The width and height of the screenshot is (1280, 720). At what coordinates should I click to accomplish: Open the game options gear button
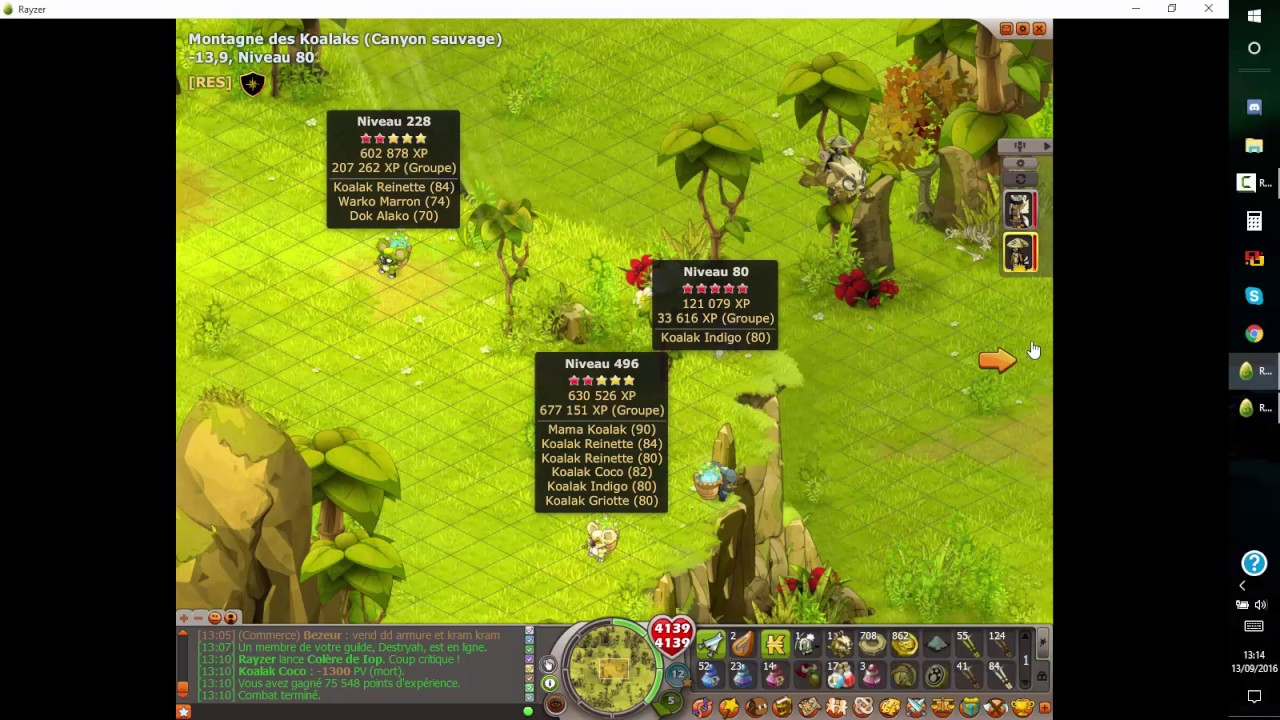pyautogui.click(x=1022, y=29)
